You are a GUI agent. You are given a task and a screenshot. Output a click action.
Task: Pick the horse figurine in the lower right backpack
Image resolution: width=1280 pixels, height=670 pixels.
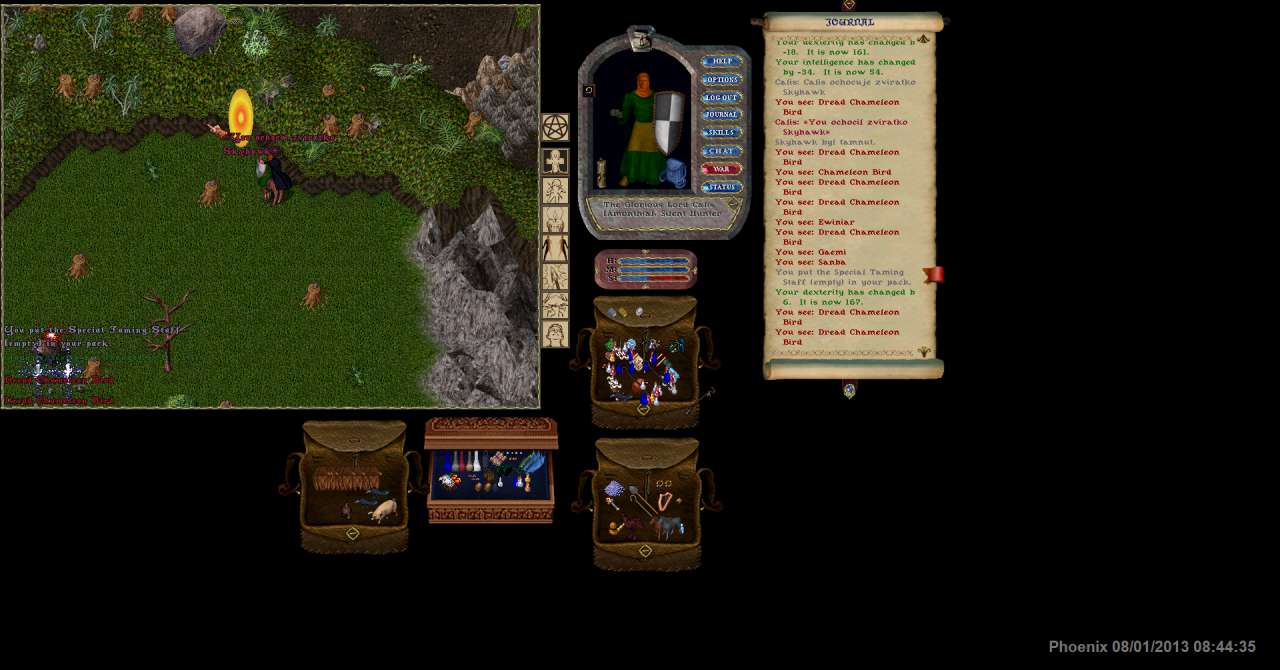[x=667, y=525]
